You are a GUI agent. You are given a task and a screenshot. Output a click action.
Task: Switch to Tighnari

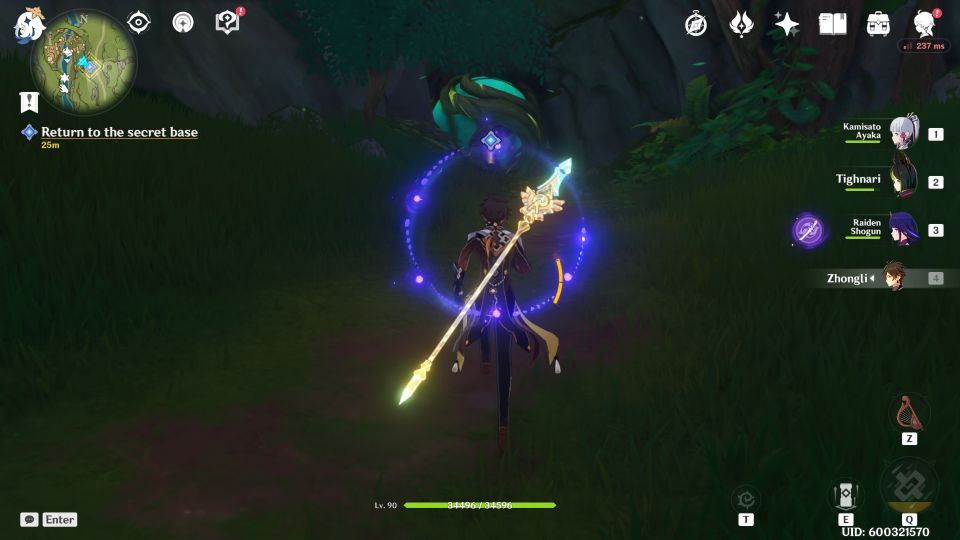tap(903, 181)
